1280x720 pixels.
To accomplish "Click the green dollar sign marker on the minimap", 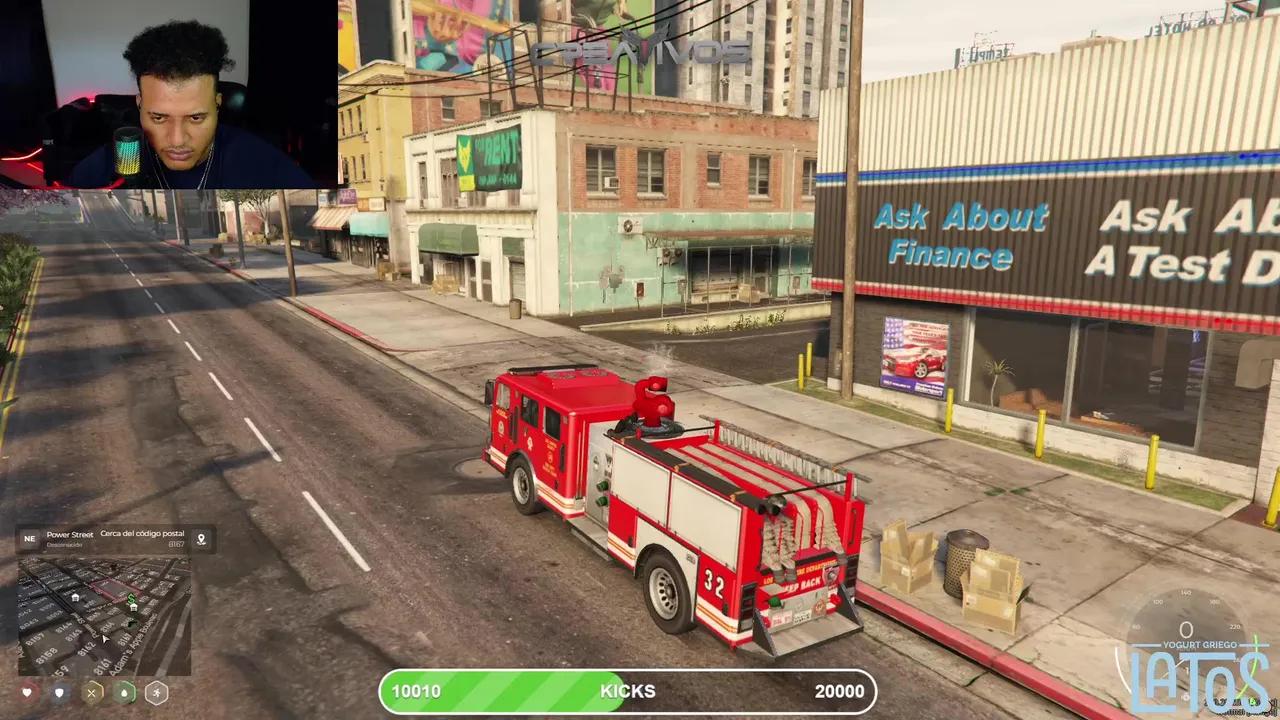I will click(131, 598).
